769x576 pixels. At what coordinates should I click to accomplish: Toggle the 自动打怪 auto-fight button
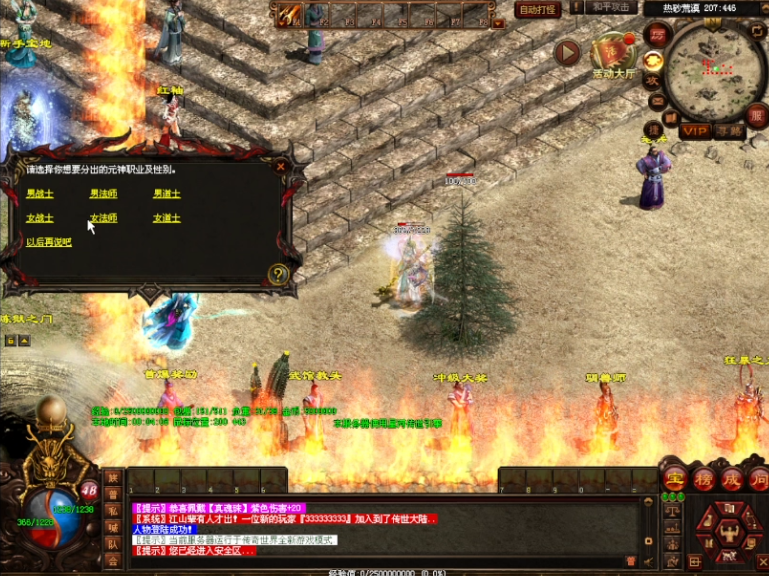tap(537, 10)
